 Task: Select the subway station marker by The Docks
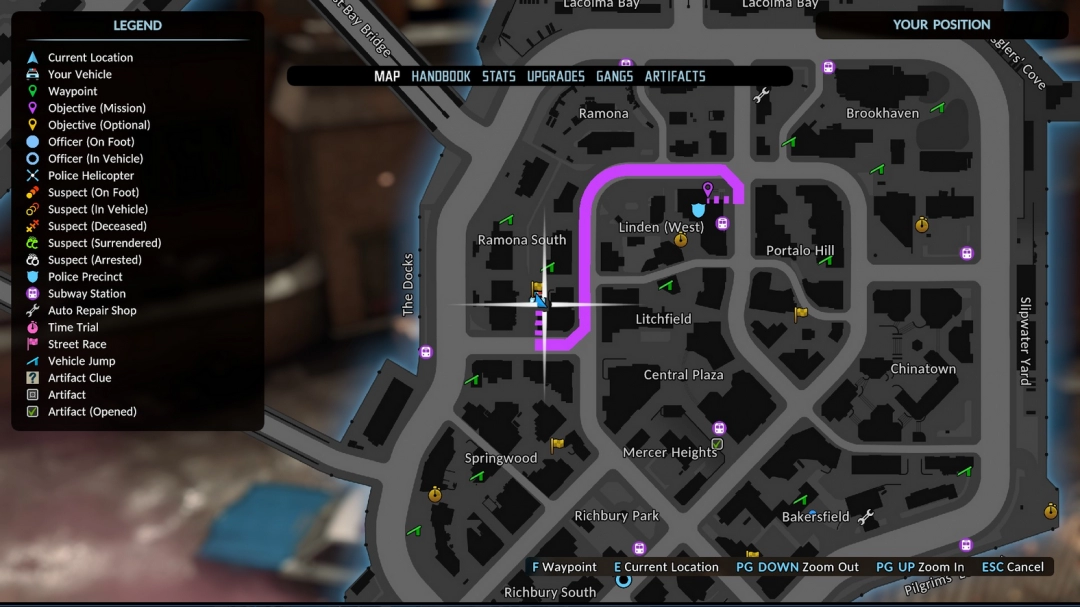[426, 352]
